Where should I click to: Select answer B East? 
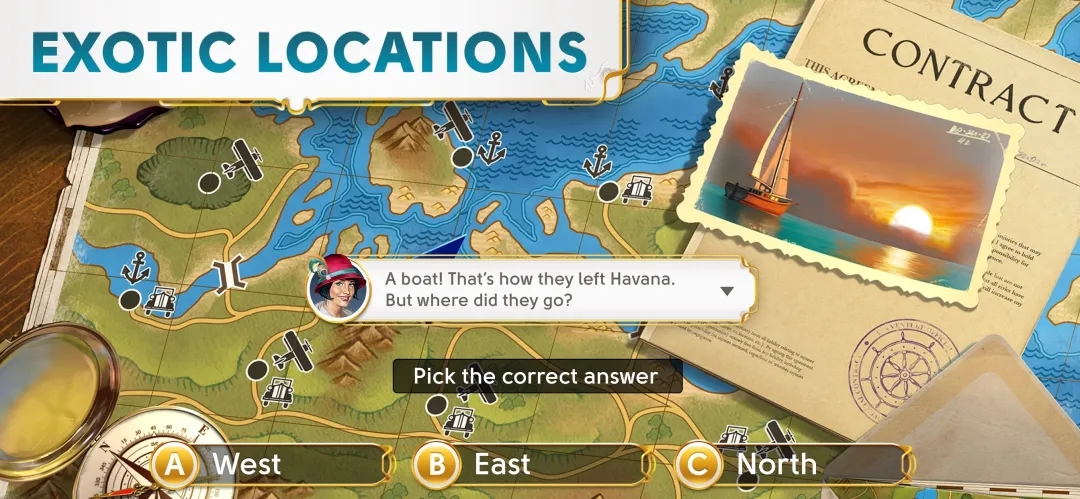click(x=530, y=464)
